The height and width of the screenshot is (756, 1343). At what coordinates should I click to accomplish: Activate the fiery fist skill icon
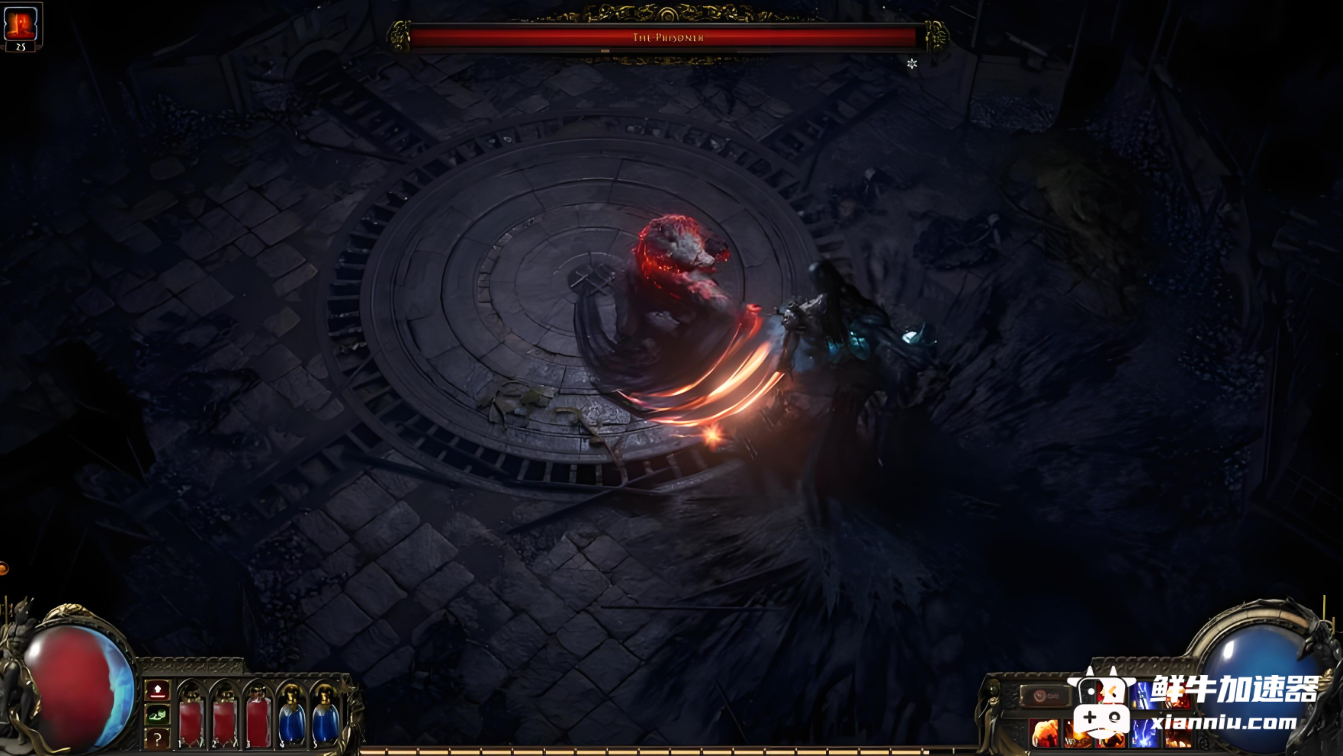(1044, 734)
